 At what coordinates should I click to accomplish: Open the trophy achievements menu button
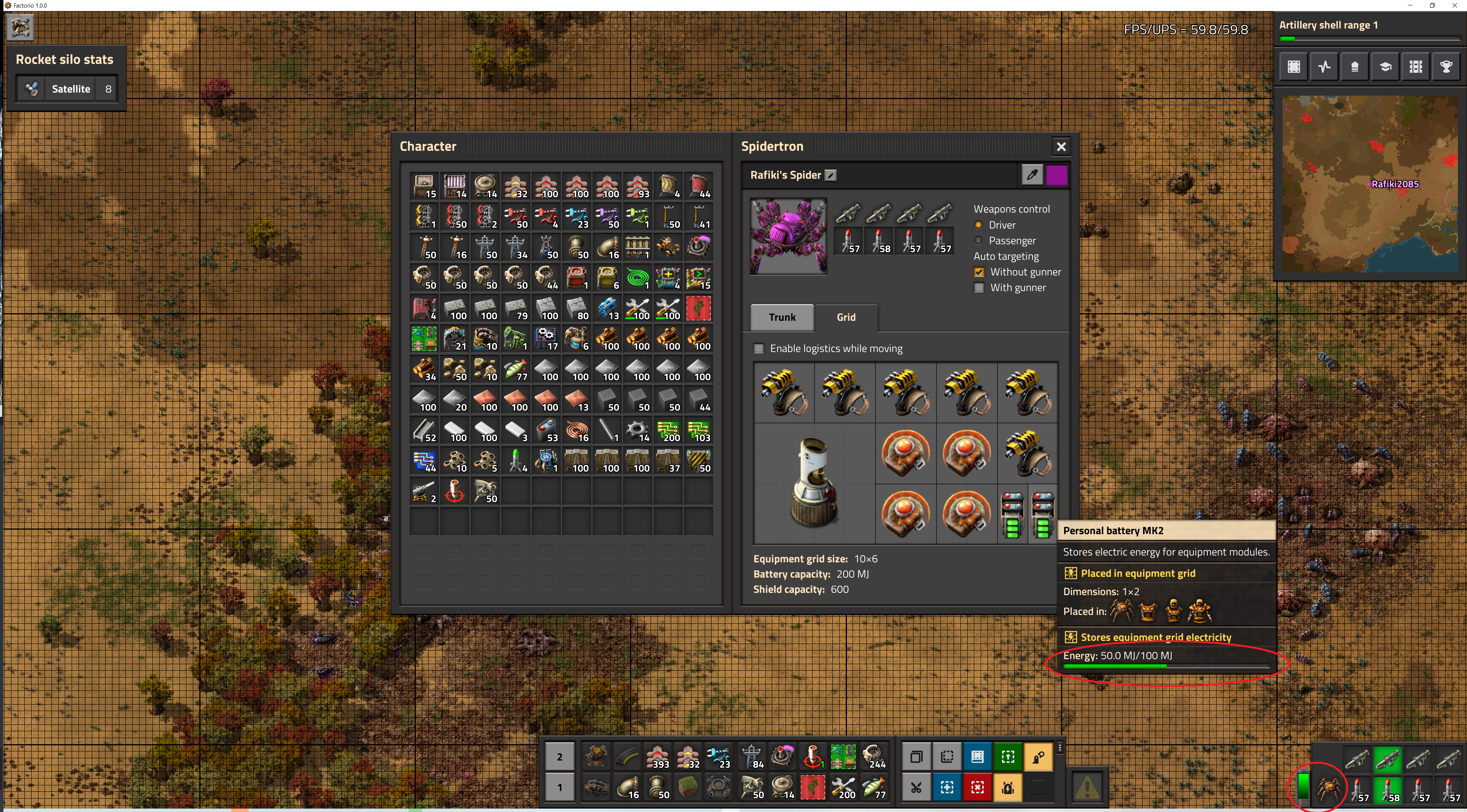pyautogui.click(x=1446, y=67)
